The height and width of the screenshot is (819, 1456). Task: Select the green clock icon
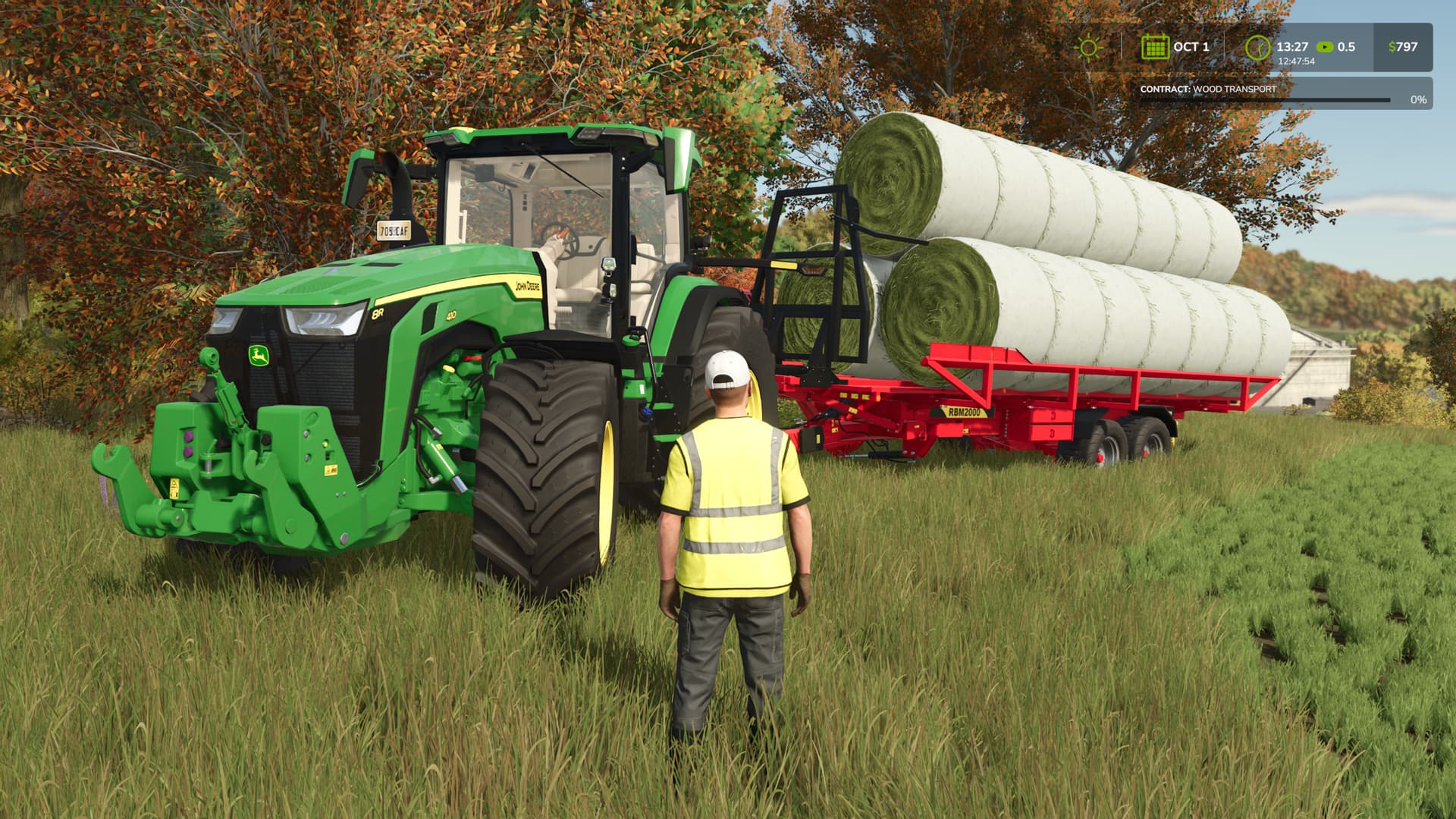coord(1257,48)
